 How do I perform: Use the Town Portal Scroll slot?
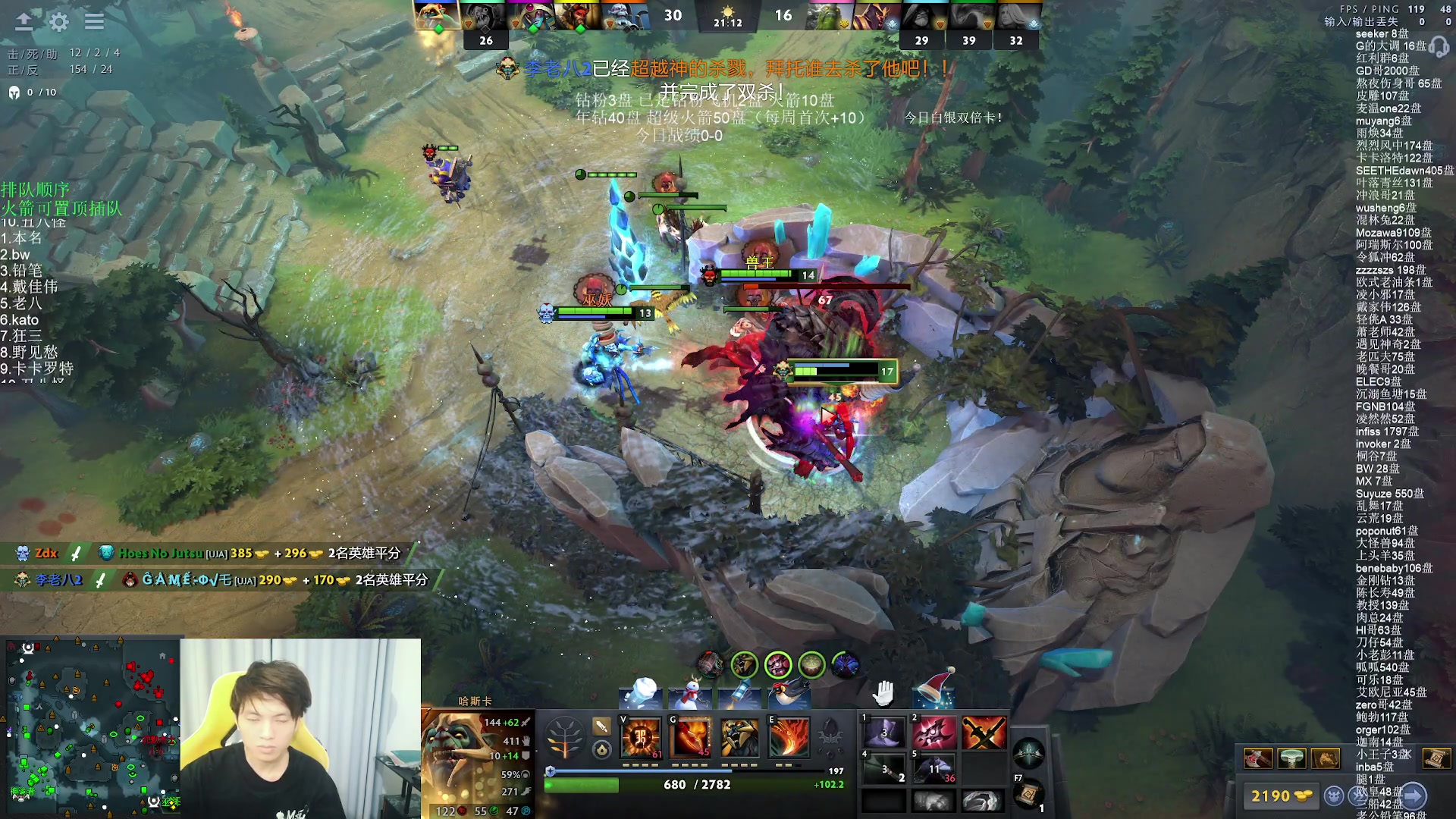pyautogui.click(x=1028, y=794)
